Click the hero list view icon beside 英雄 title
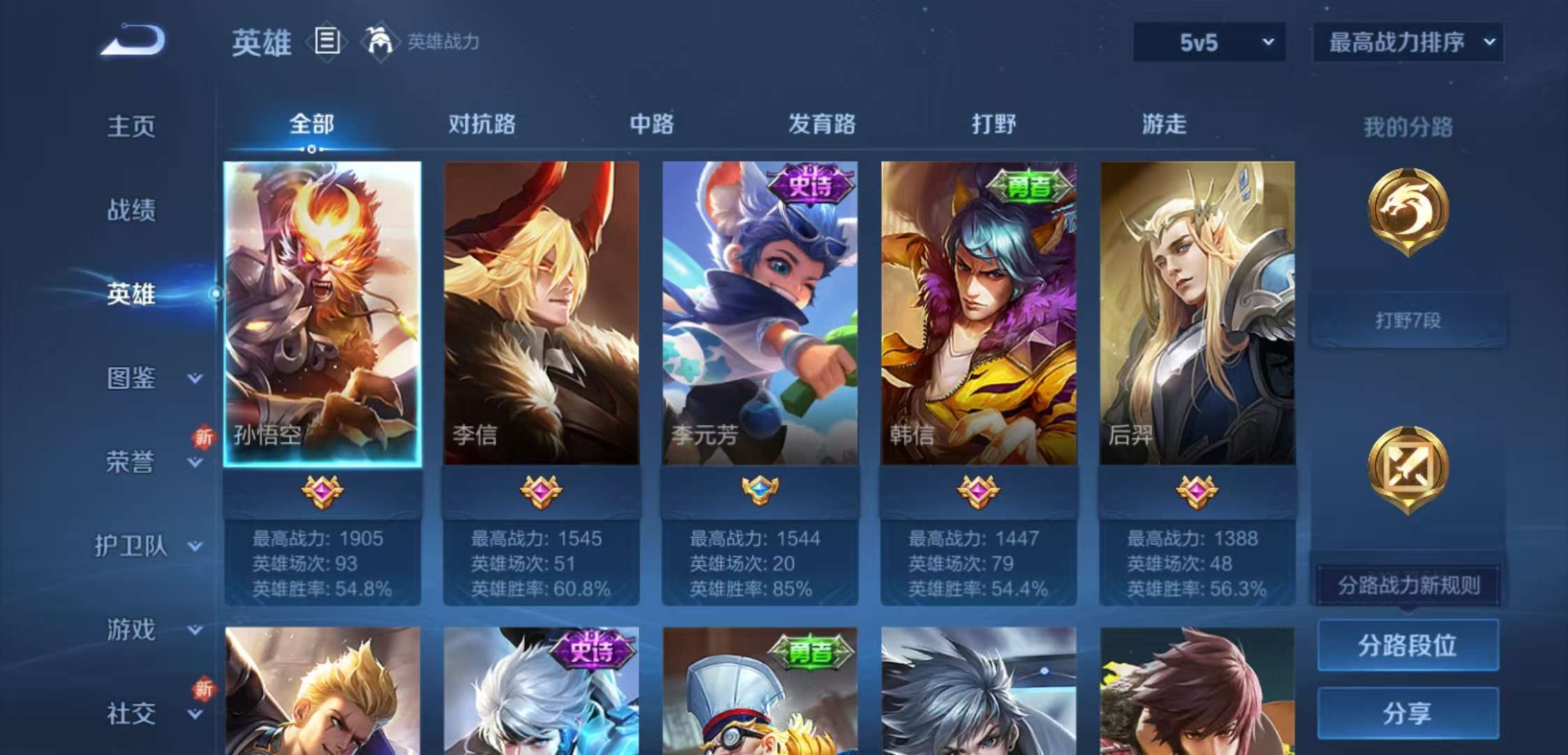The height and width of the screenshot is (755, 1568). (x=326, y=42)
